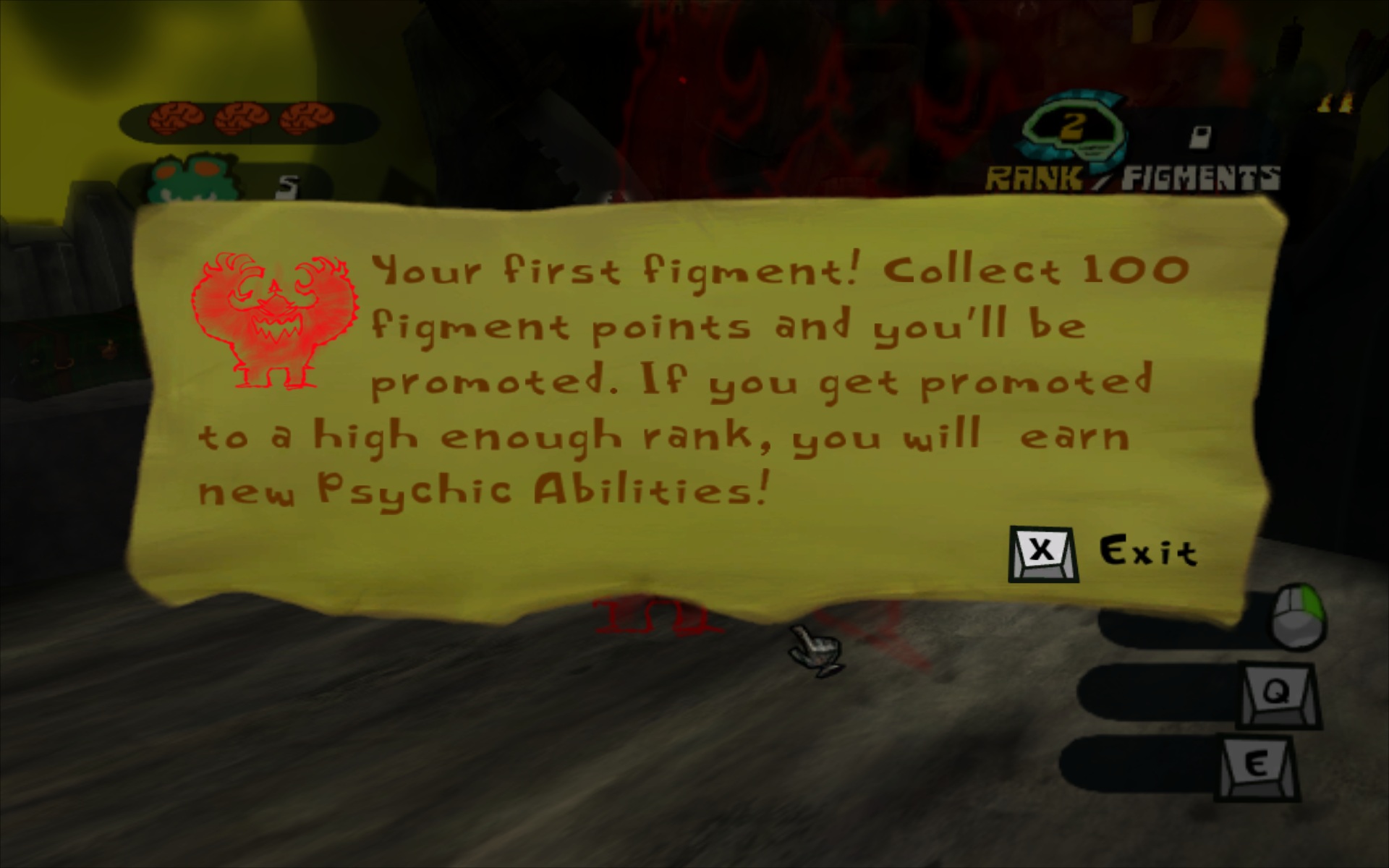Image resolution: width=1389 pixels, height=868 pixels.
Task: Exit the first figment message
Action: tap(1042, 553)
